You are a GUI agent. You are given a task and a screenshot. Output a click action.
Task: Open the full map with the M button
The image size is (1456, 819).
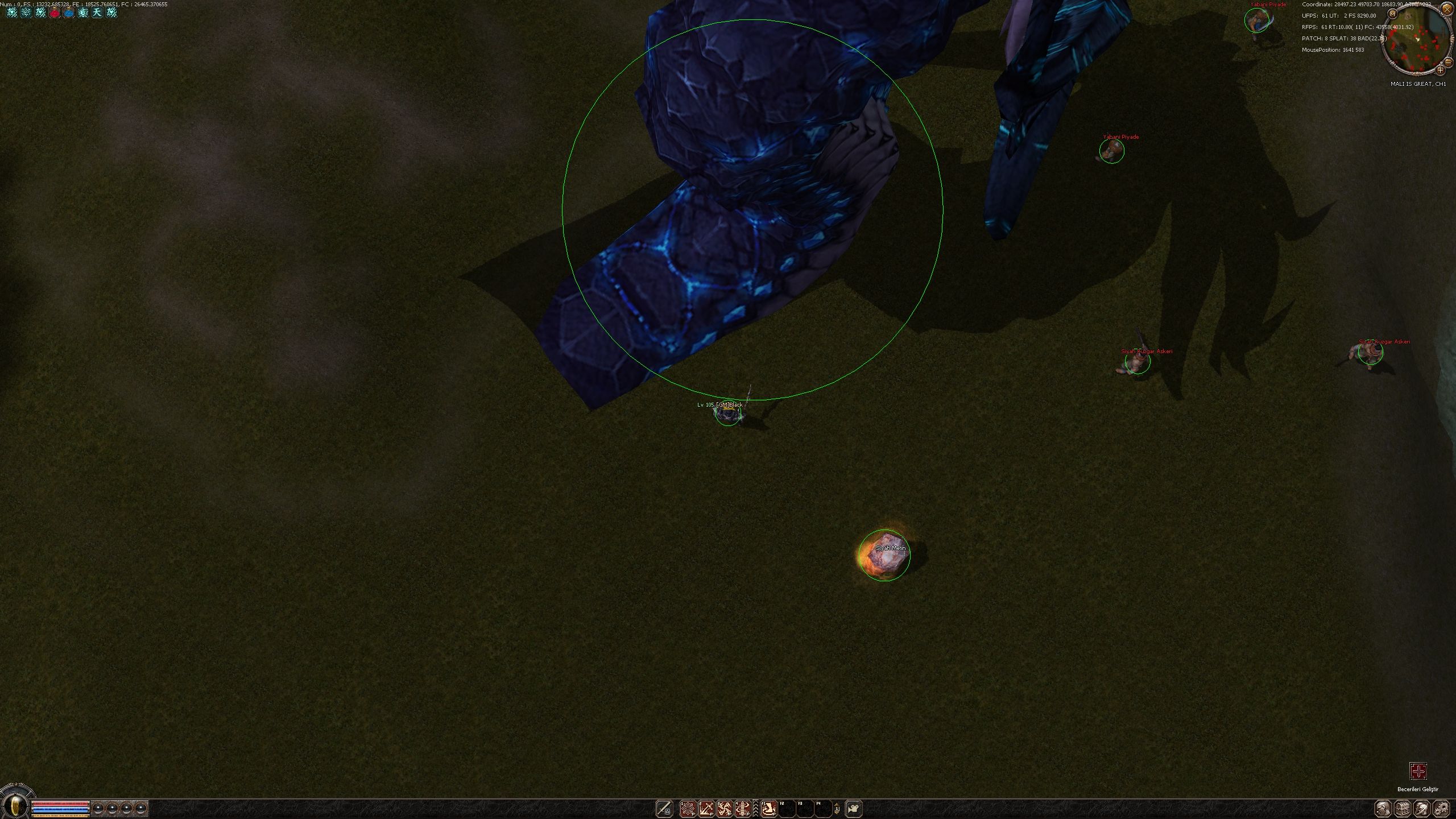[x=1393, y=14]
